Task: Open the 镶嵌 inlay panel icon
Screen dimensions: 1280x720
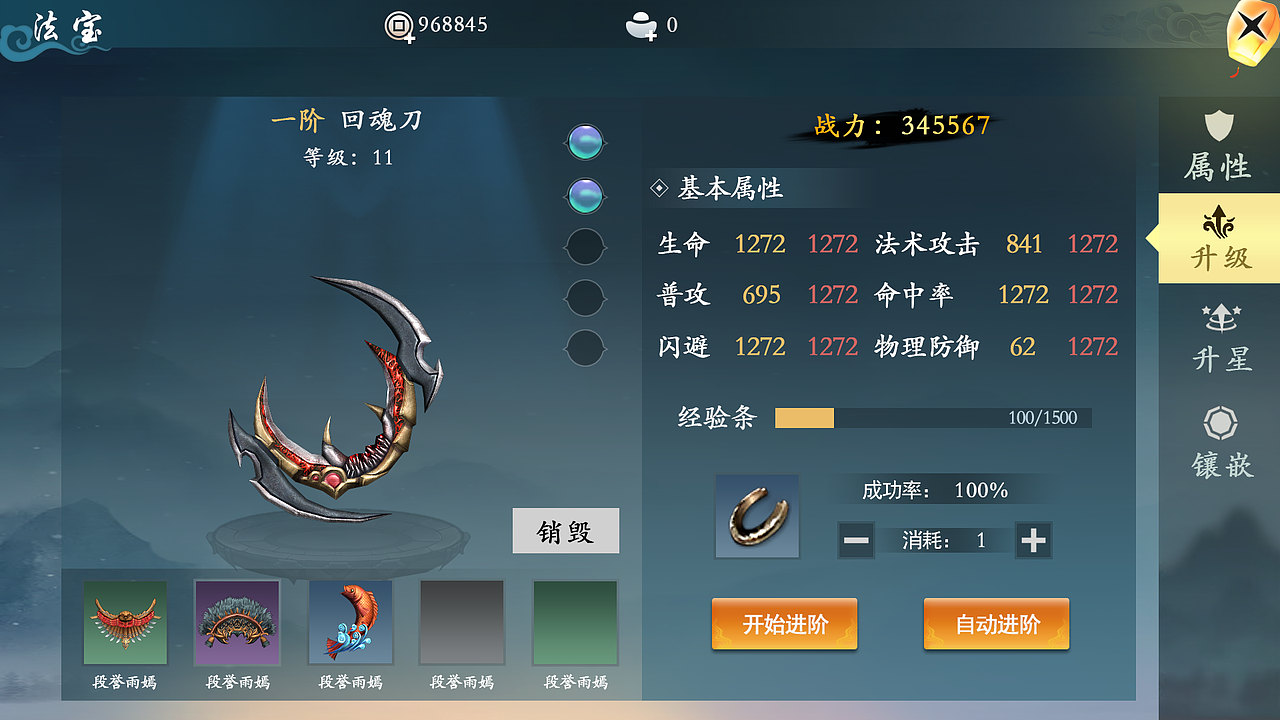Action: 1218,436
